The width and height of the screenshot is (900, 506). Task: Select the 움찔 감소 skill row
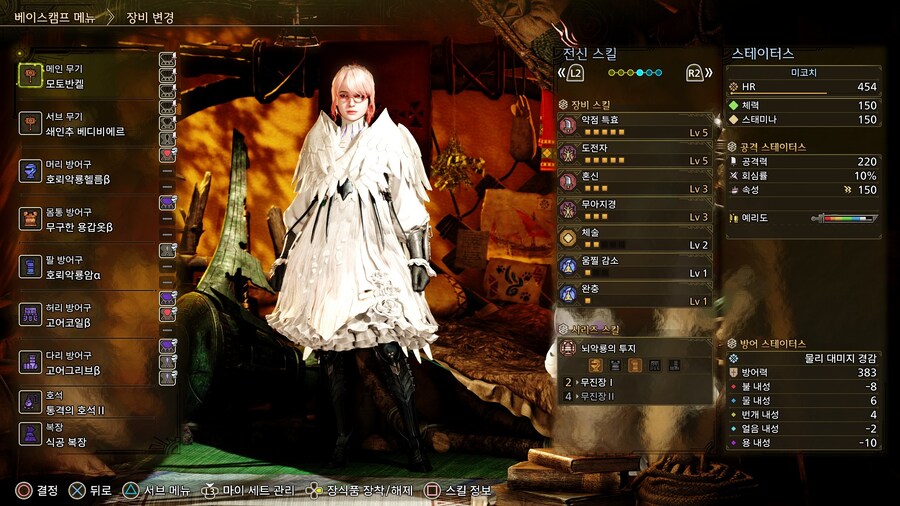(x=635, y=265)
